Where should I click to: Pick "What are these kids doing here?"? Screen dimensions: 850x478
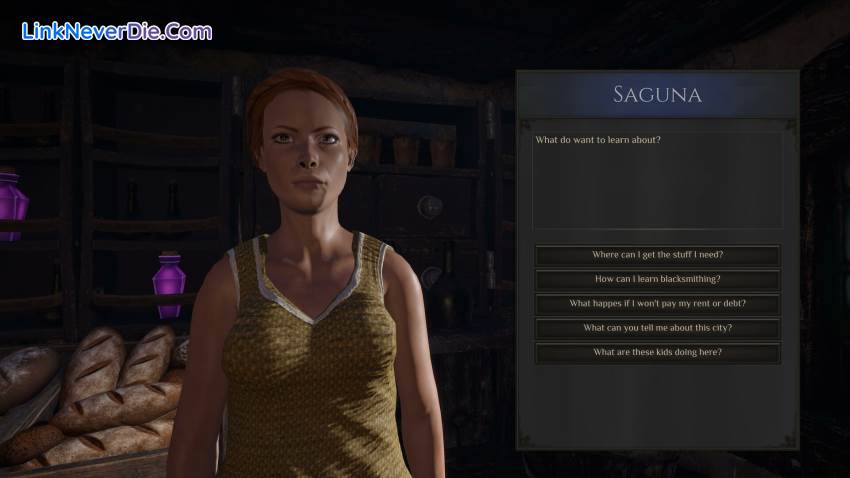pos(657,352)
